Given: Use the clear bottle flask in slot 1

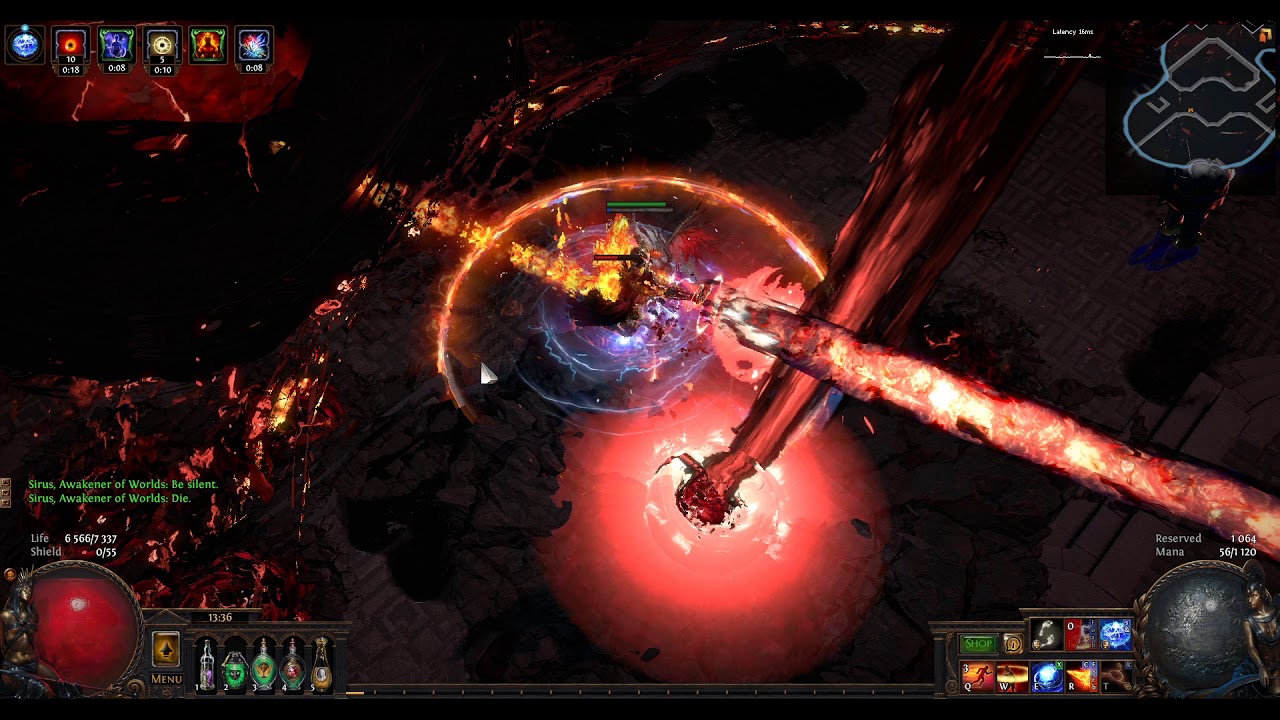Looking at the screenshot, I should pyautogui.click(x=206, y=665).
